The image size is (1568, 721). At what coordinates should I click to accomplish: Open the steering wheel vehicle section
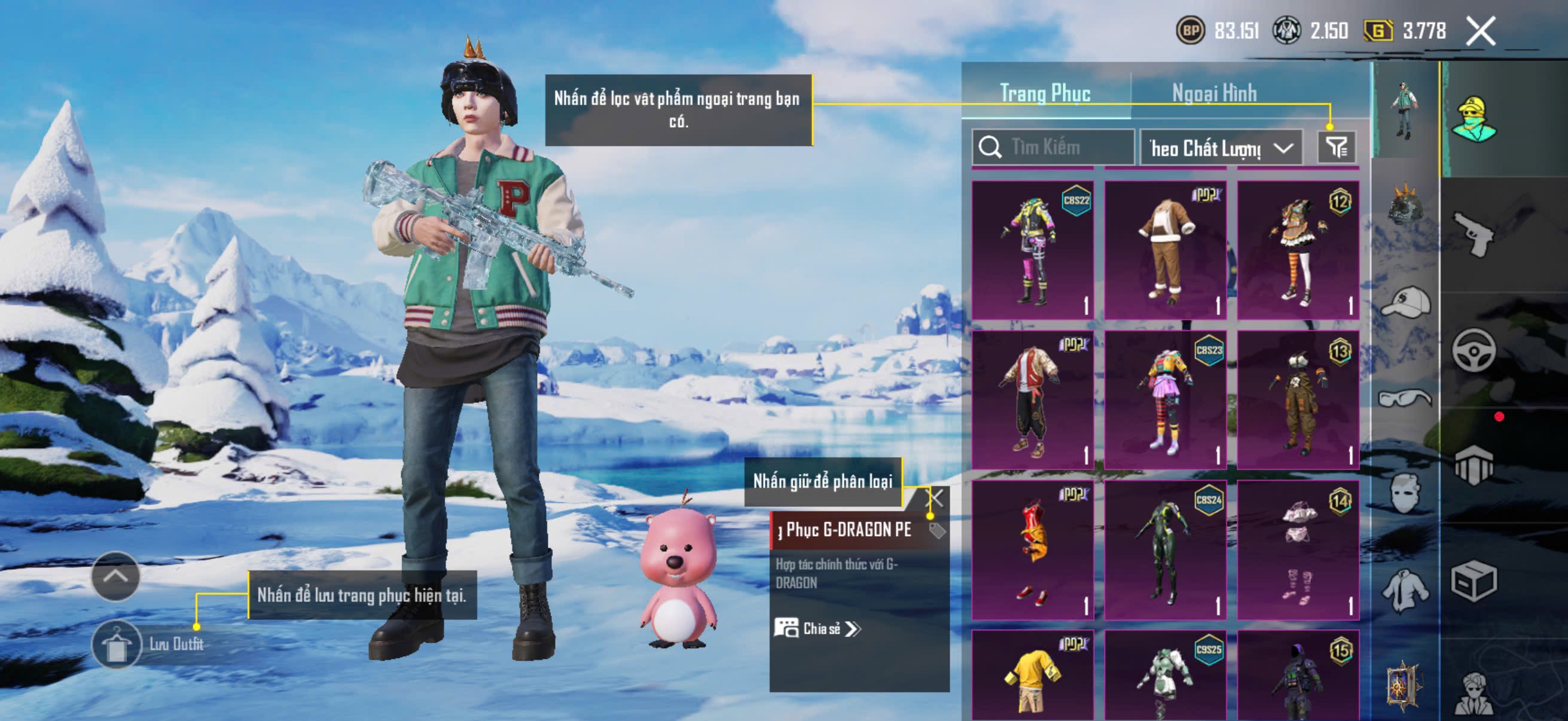click(x=1474, y=350)
